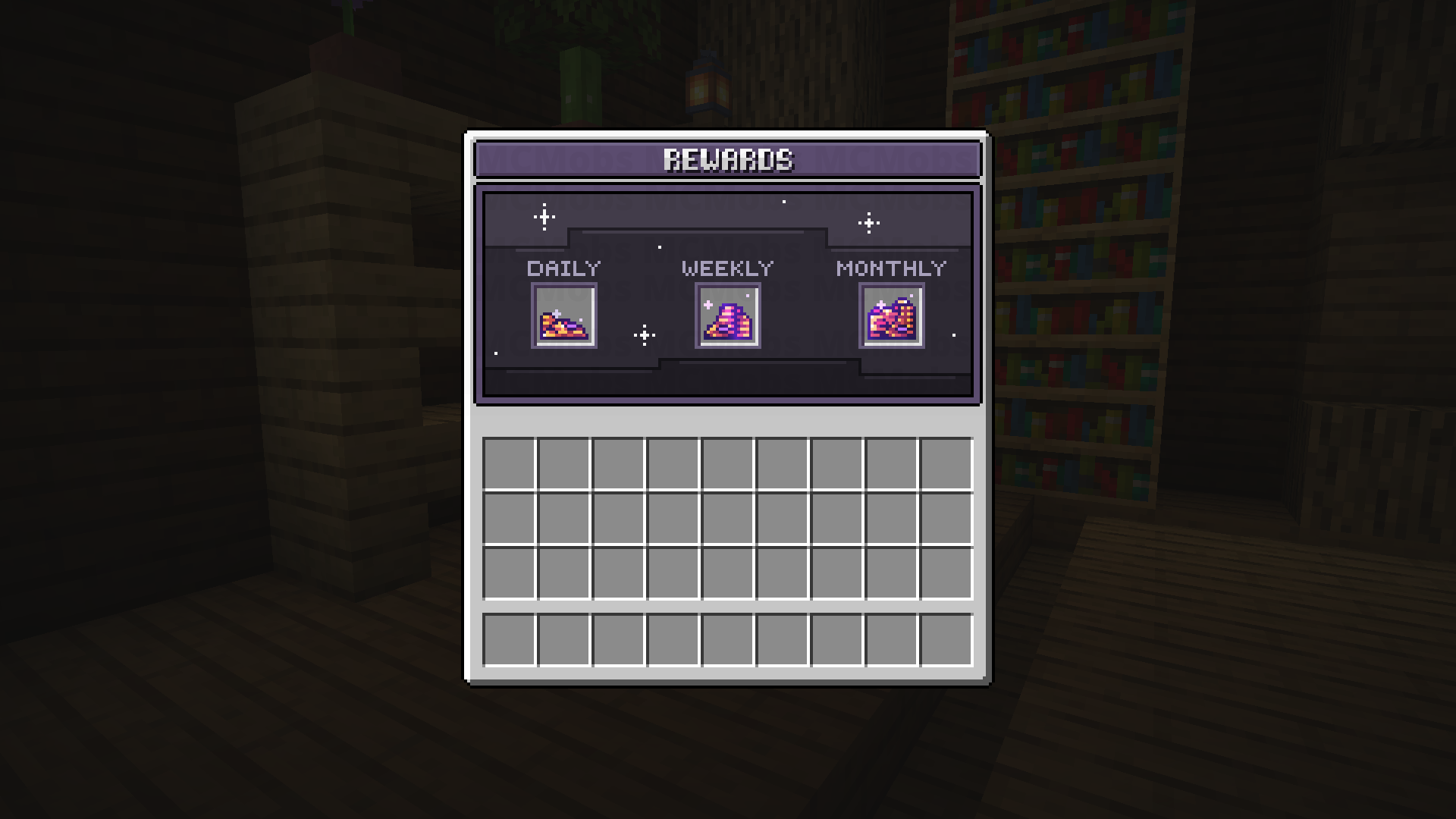Click the small star beside the Monthly reward
The width and height of the screenshot is (1456, 819).
pyautogui.click(x=953, y=334)
